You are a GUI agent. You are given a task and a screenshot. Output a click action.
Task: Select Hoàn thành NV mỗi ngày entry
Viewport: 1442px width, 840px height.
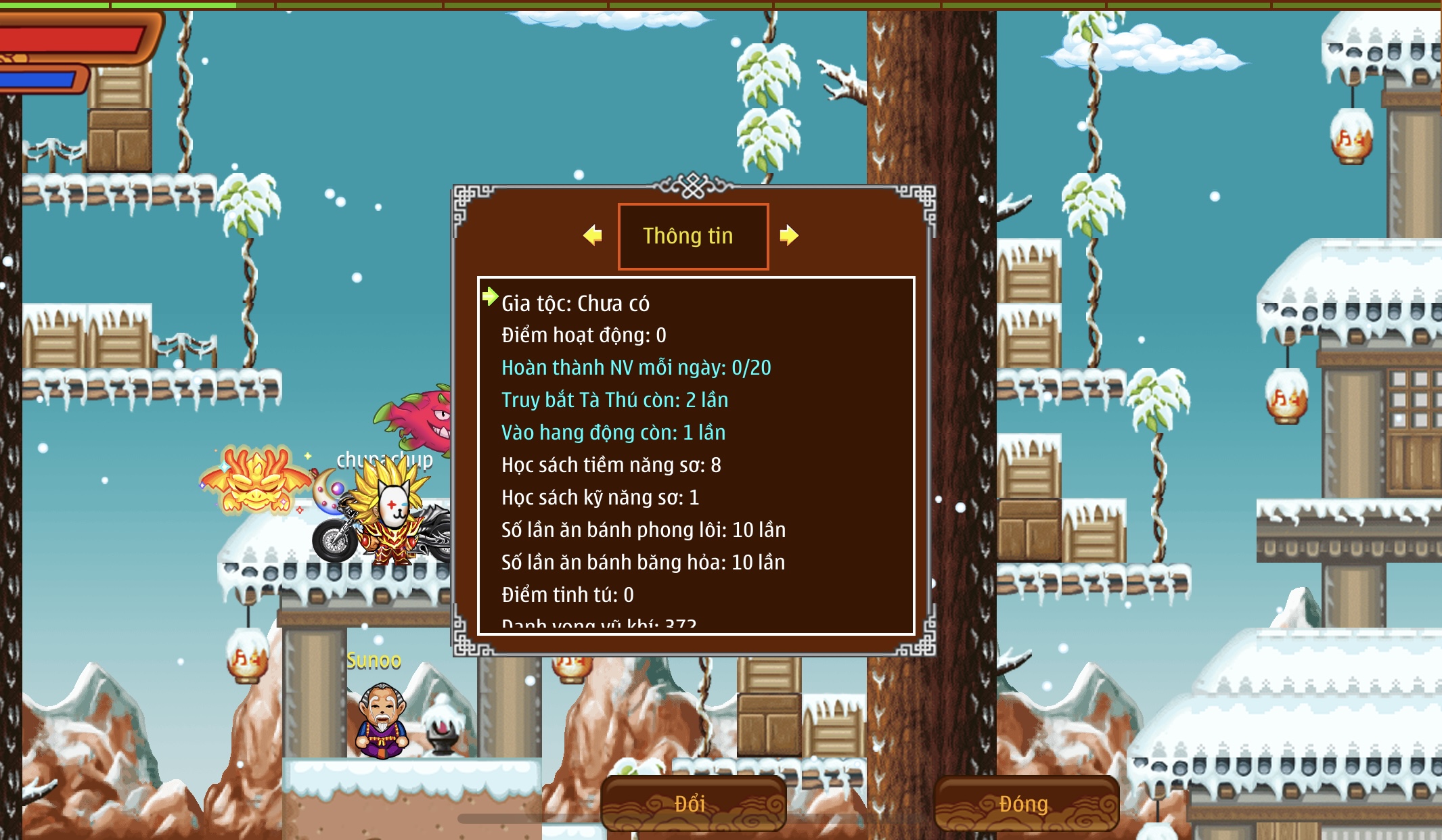click(636, 368)
